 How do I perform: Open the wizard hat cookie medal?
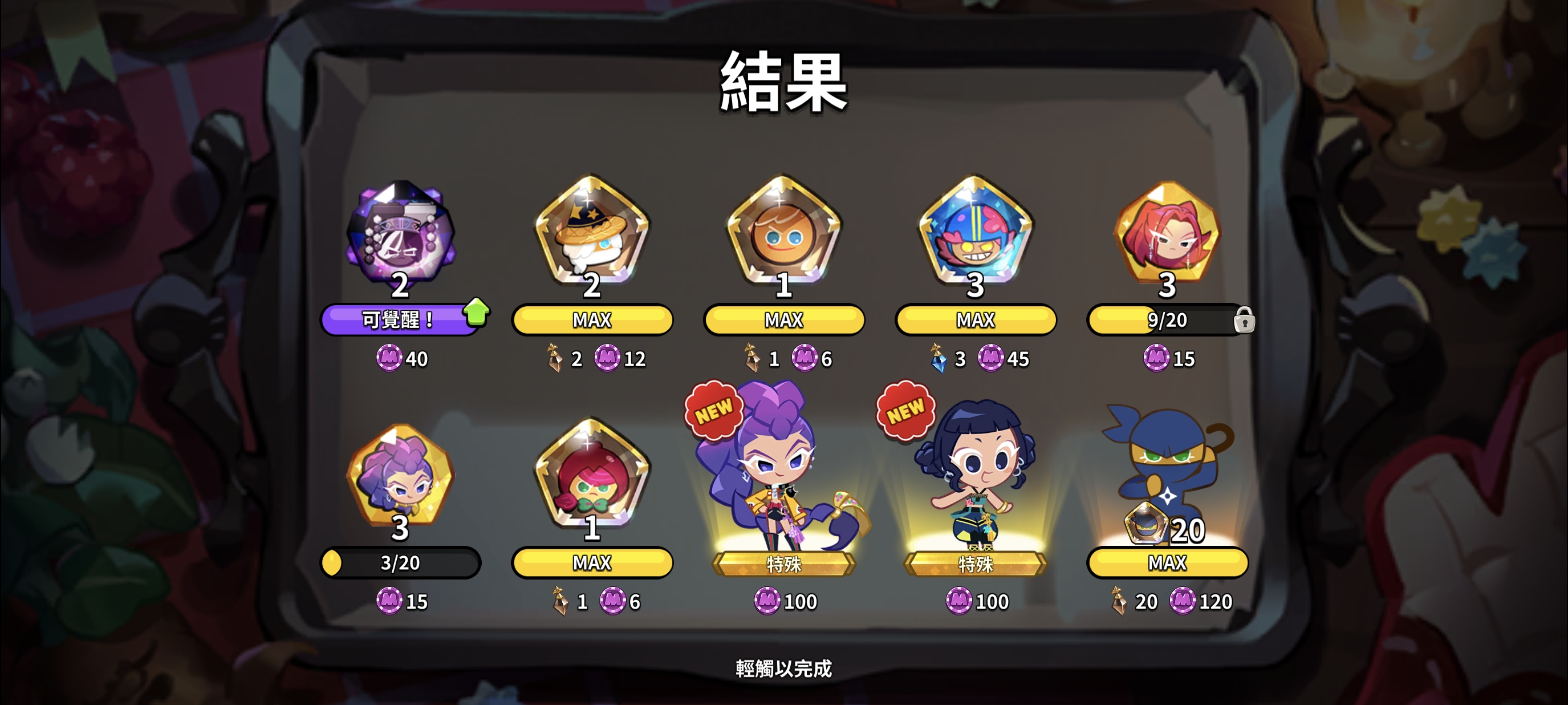coord(592,237)
